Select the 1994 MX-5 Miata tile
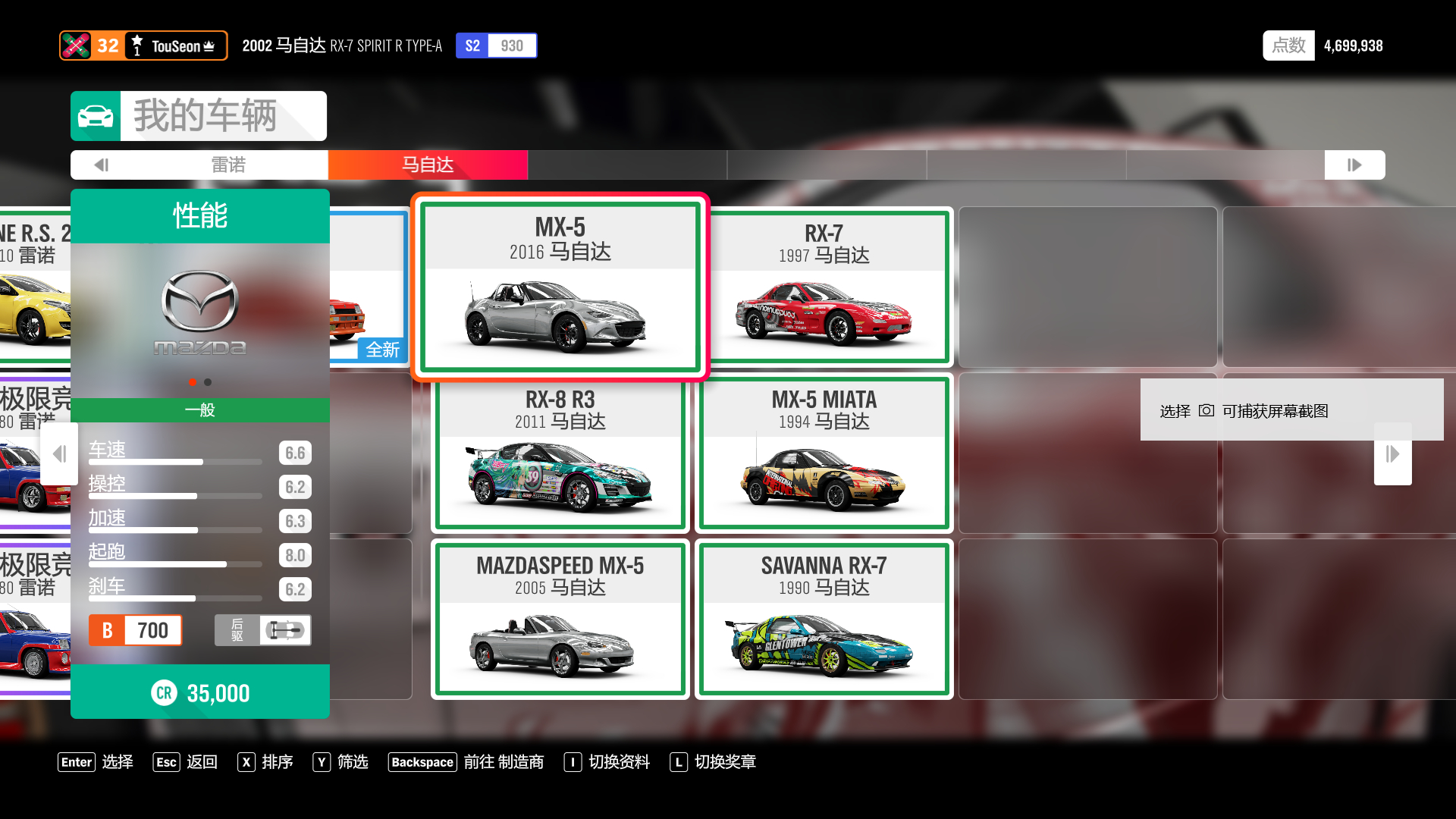The height and width of the screenshot is (819, 1456). pyautogui.click(x=824, y=453)
